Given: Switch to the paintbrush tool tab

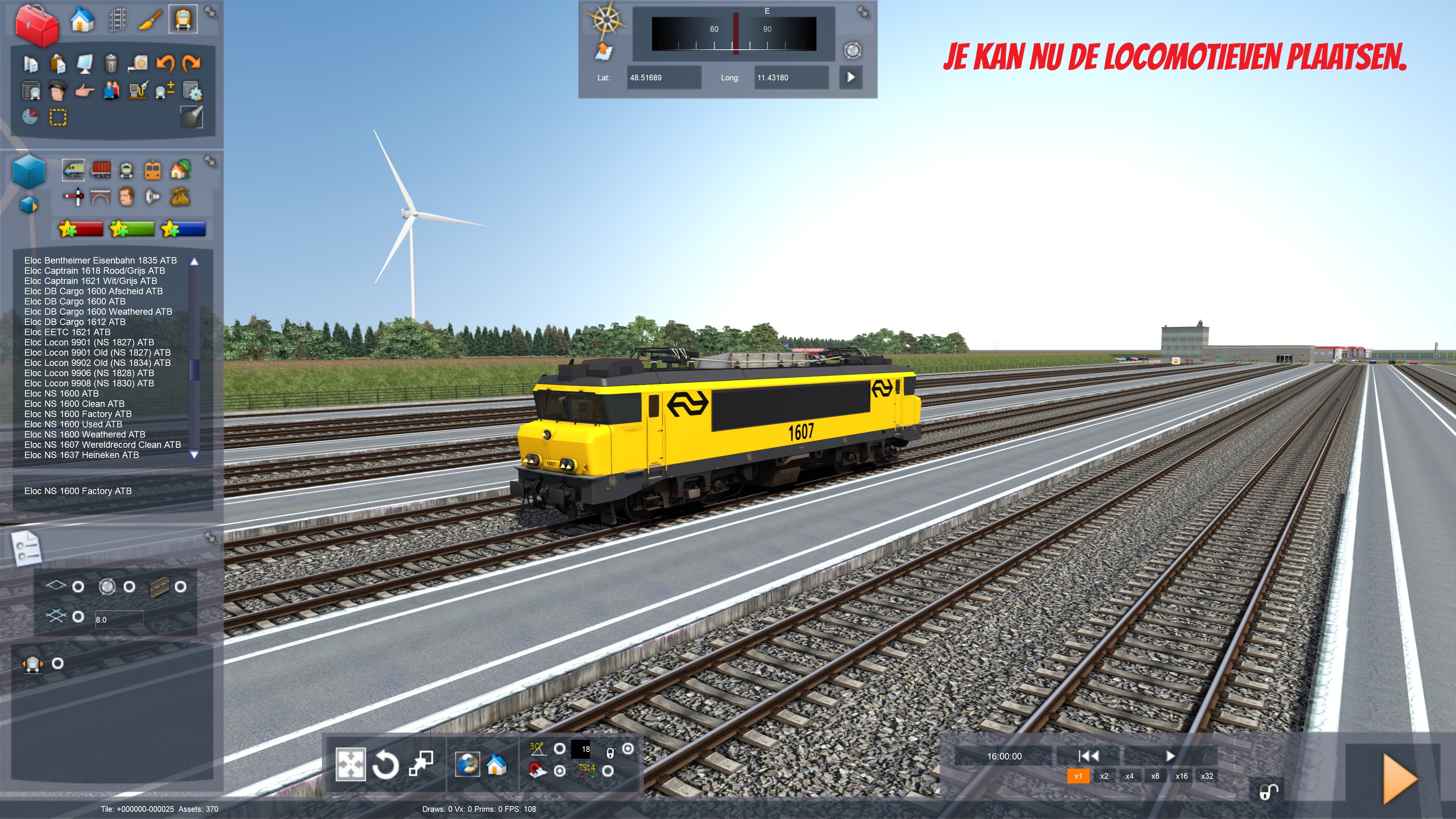Looking at the screenshot, I should click(x=150, y=20).
